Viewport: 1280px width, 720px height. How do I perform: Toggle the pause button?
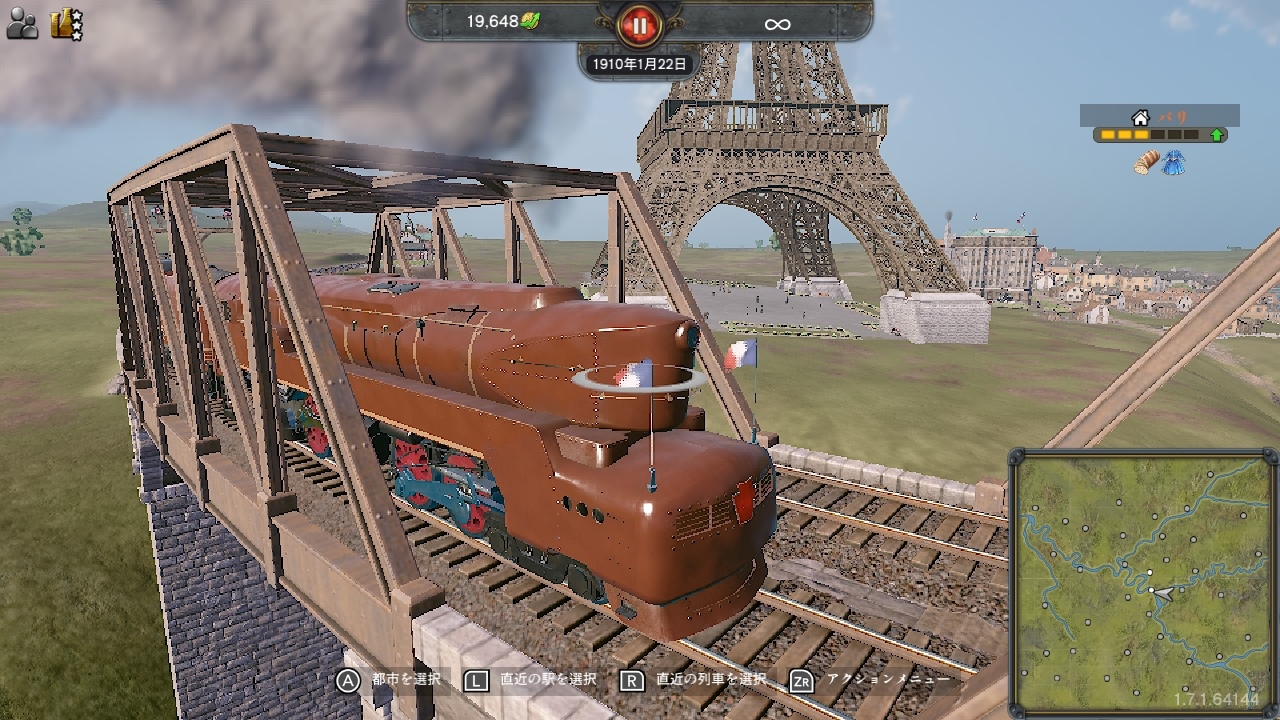[639, 26]
